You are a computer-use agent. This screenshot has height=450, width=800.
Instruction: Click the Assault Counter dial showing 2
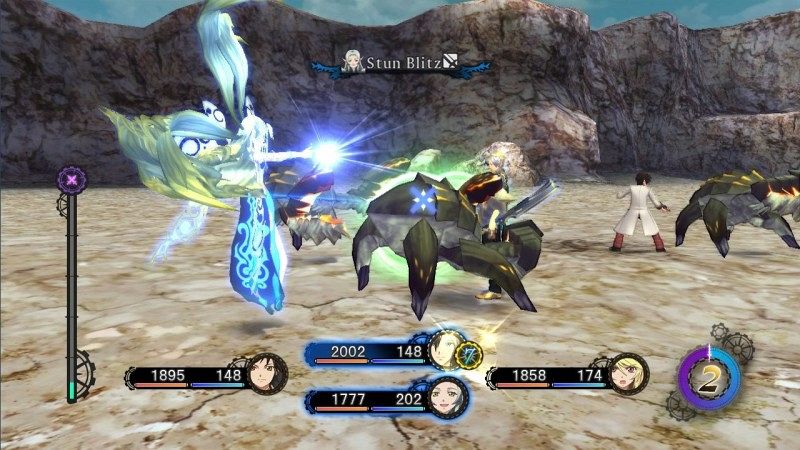pyautogui.click(x=710, y=378)
